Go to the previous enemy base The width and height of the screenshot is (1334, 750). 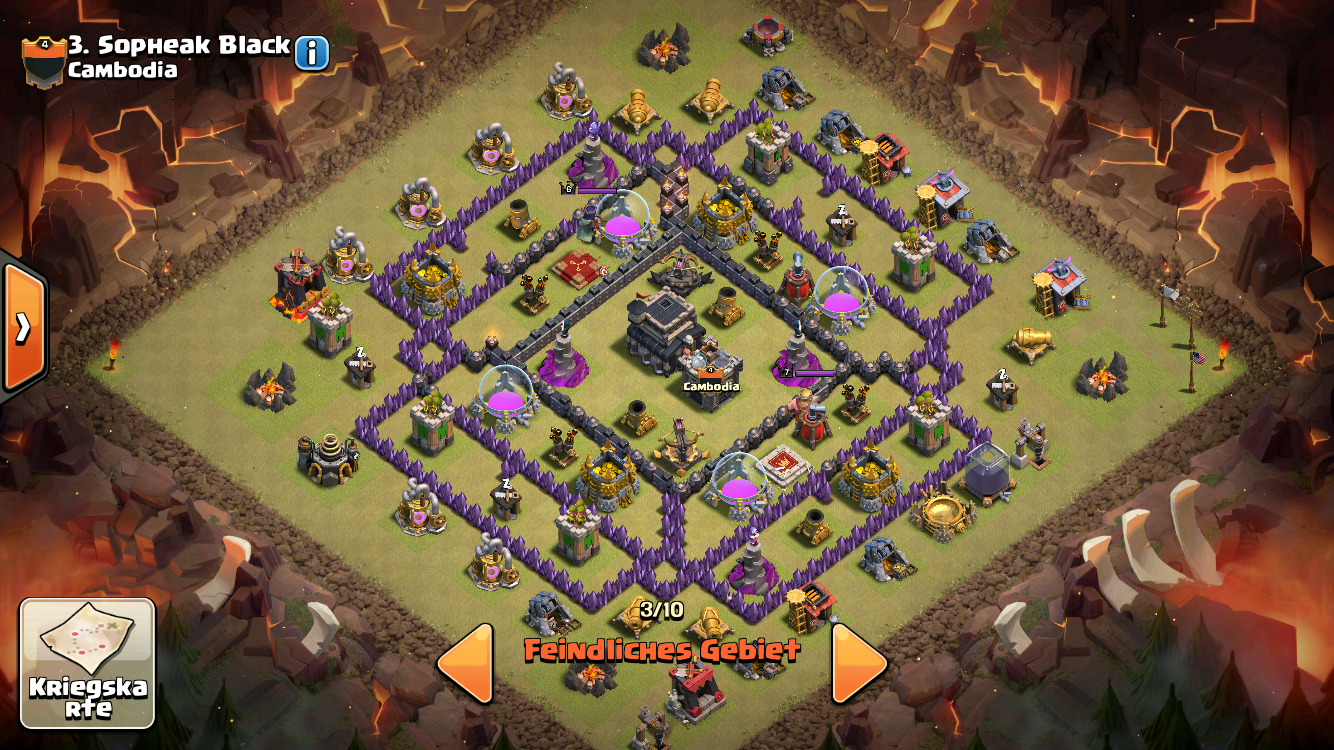click(x=466, y=662)
